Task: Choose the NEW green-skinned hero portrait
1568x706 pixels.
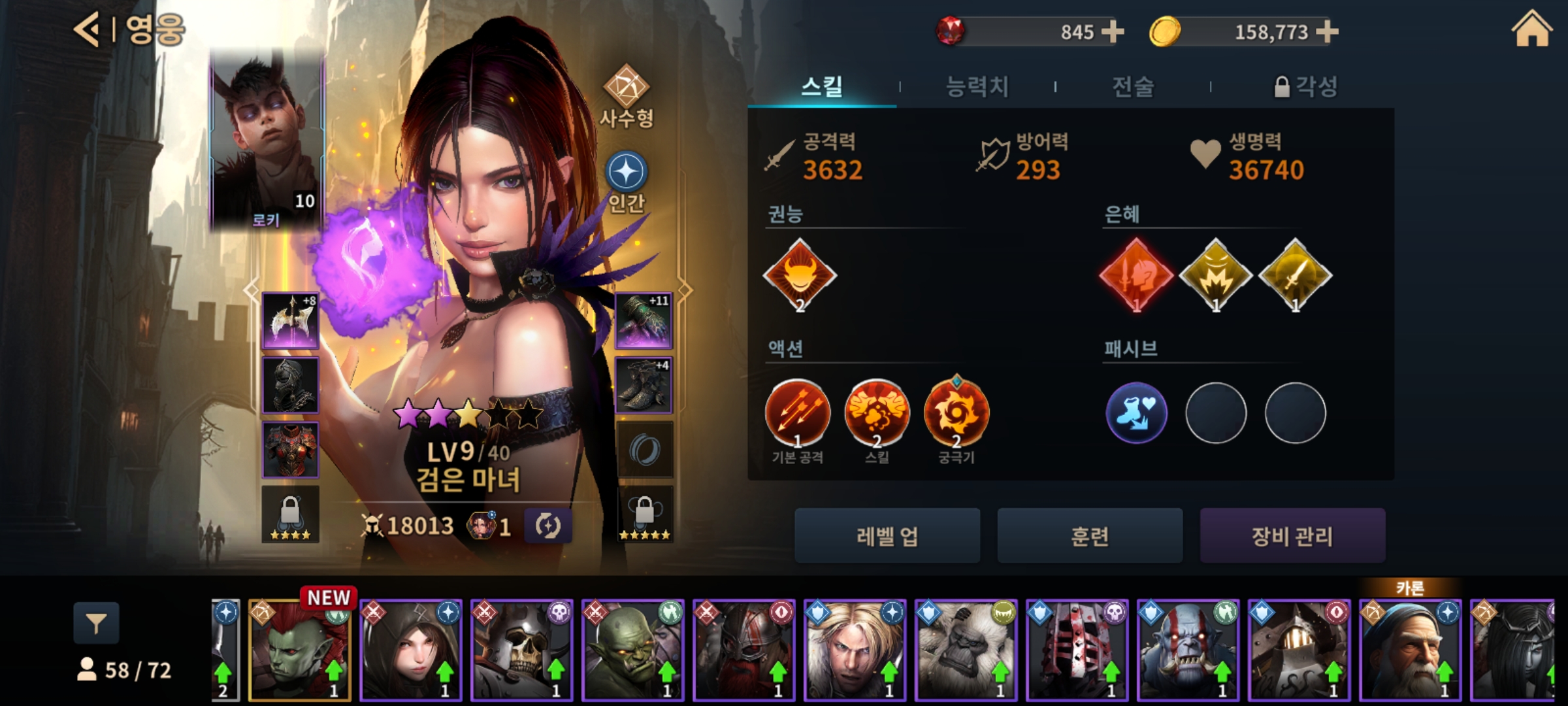Action: click(x=300, y=650)
